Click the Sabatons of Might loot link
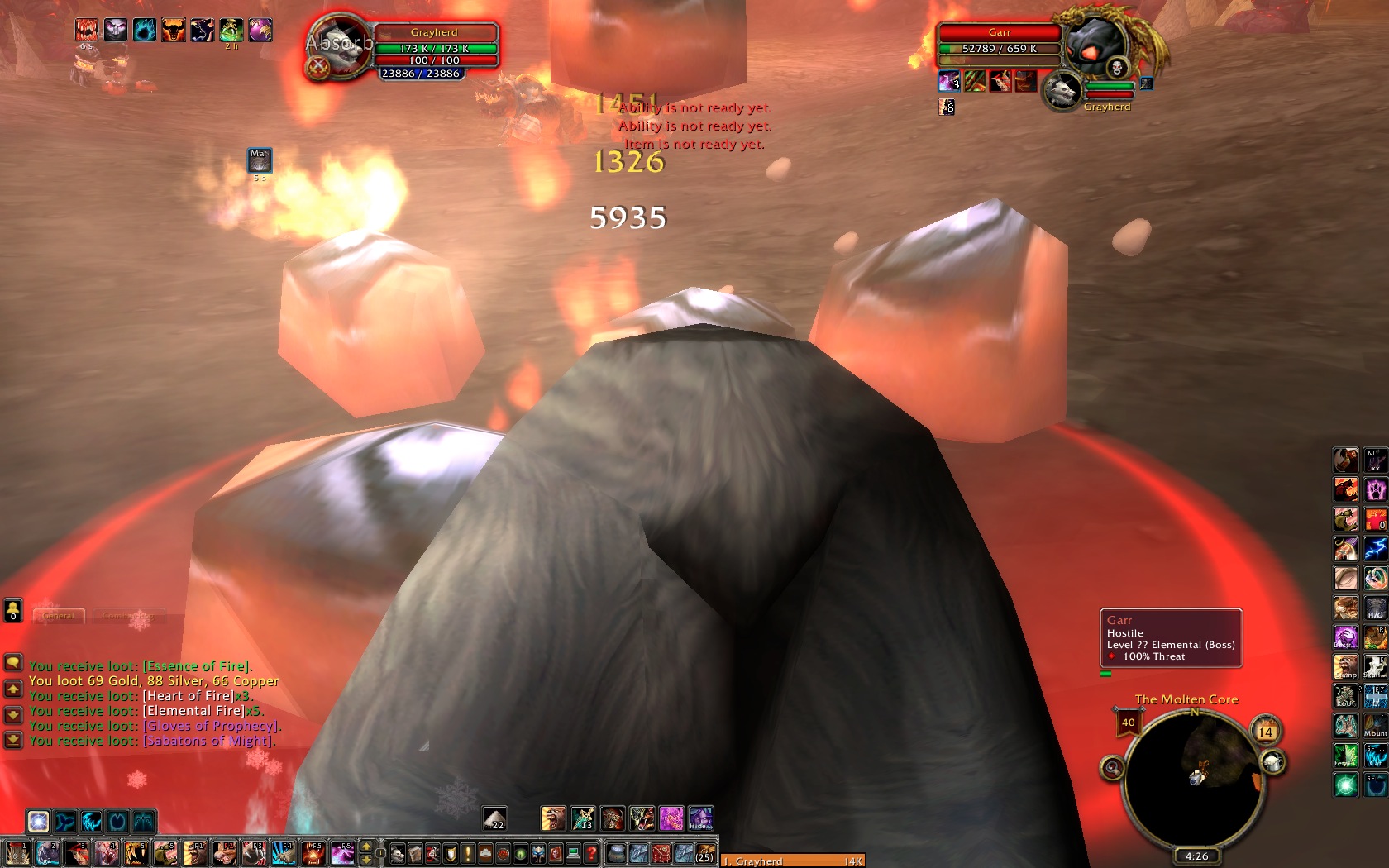The height and width of the screenshot is (868, 1389). tap(208, 741)
